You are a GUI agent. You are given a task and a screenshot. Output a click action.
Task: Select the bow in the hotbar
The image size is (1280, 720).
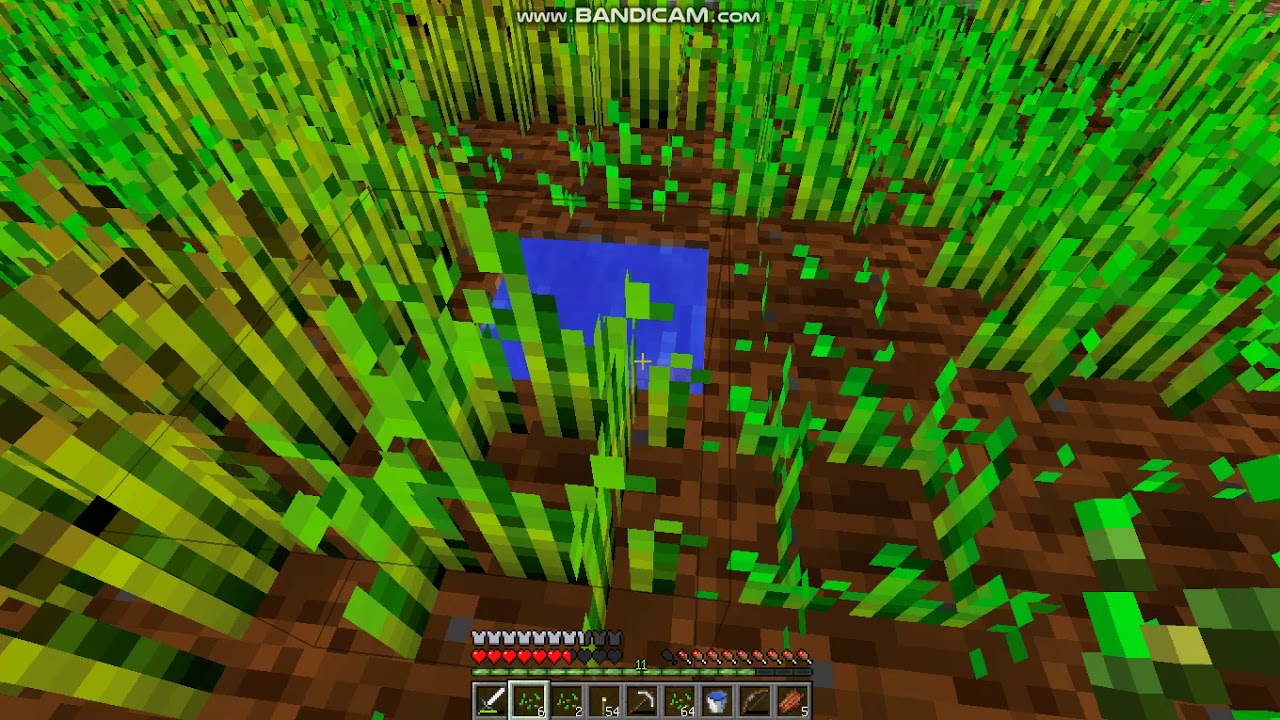[757, 698]
